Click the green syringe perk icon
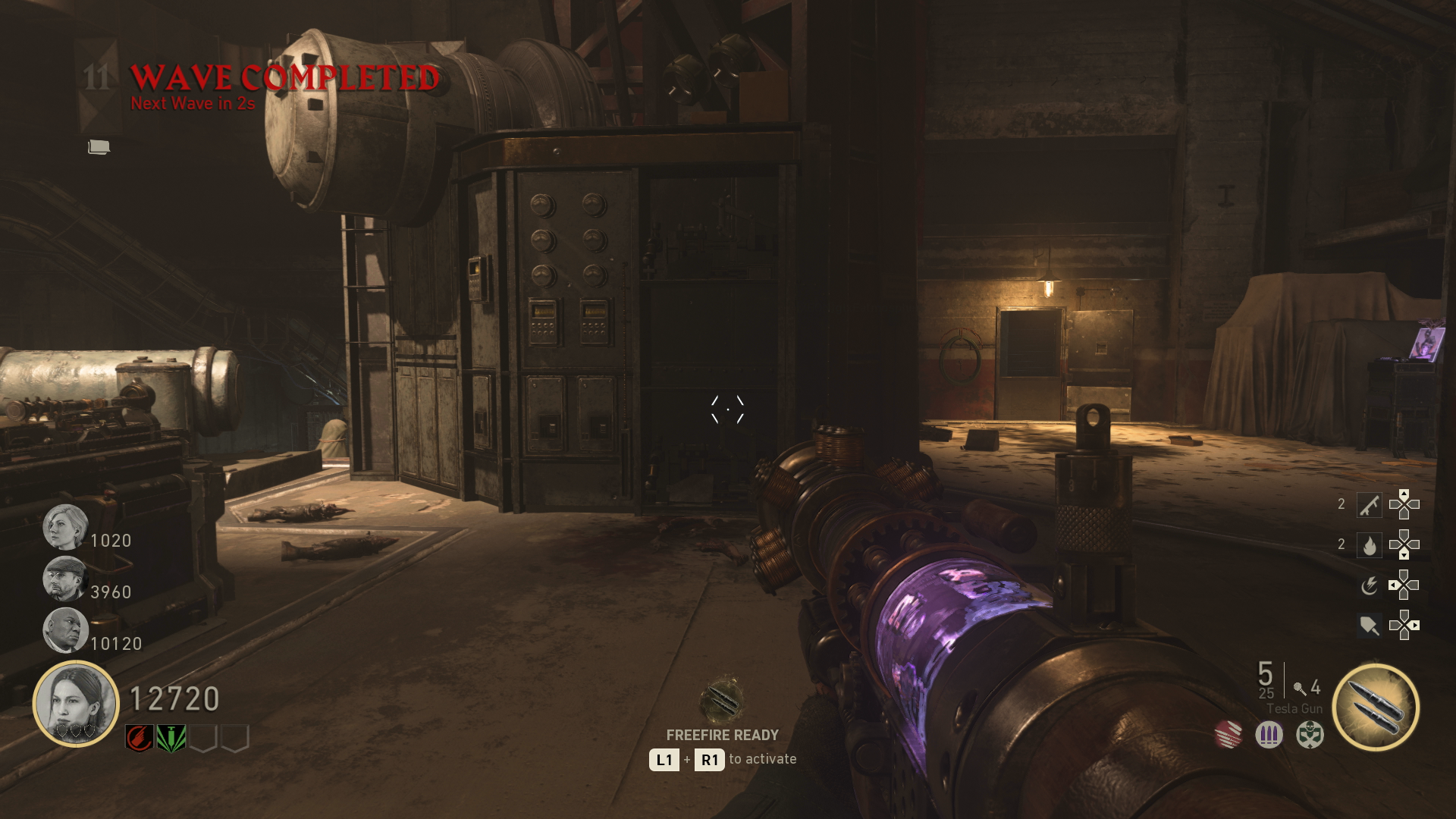 [x=171, y=737]
